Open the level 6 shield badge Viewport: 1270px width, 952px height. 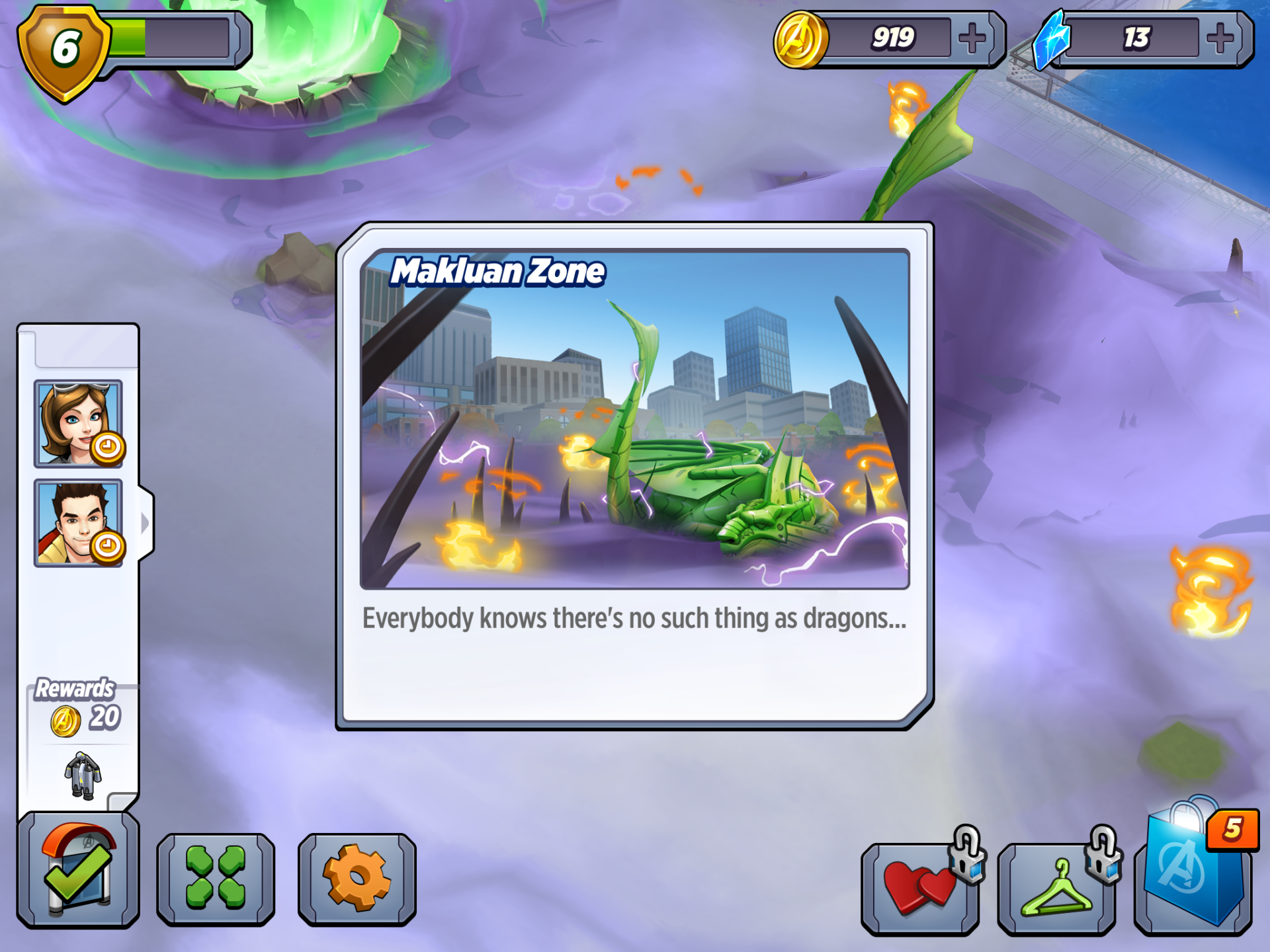64,51
